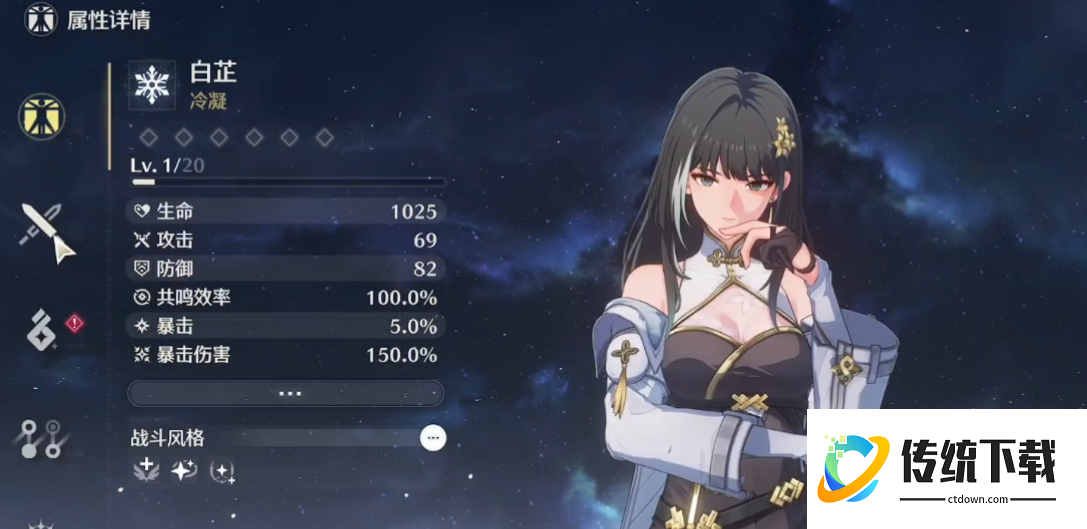
Task: View the 共鸣效率 energy regen row
Action: click(x=285, y=298)
